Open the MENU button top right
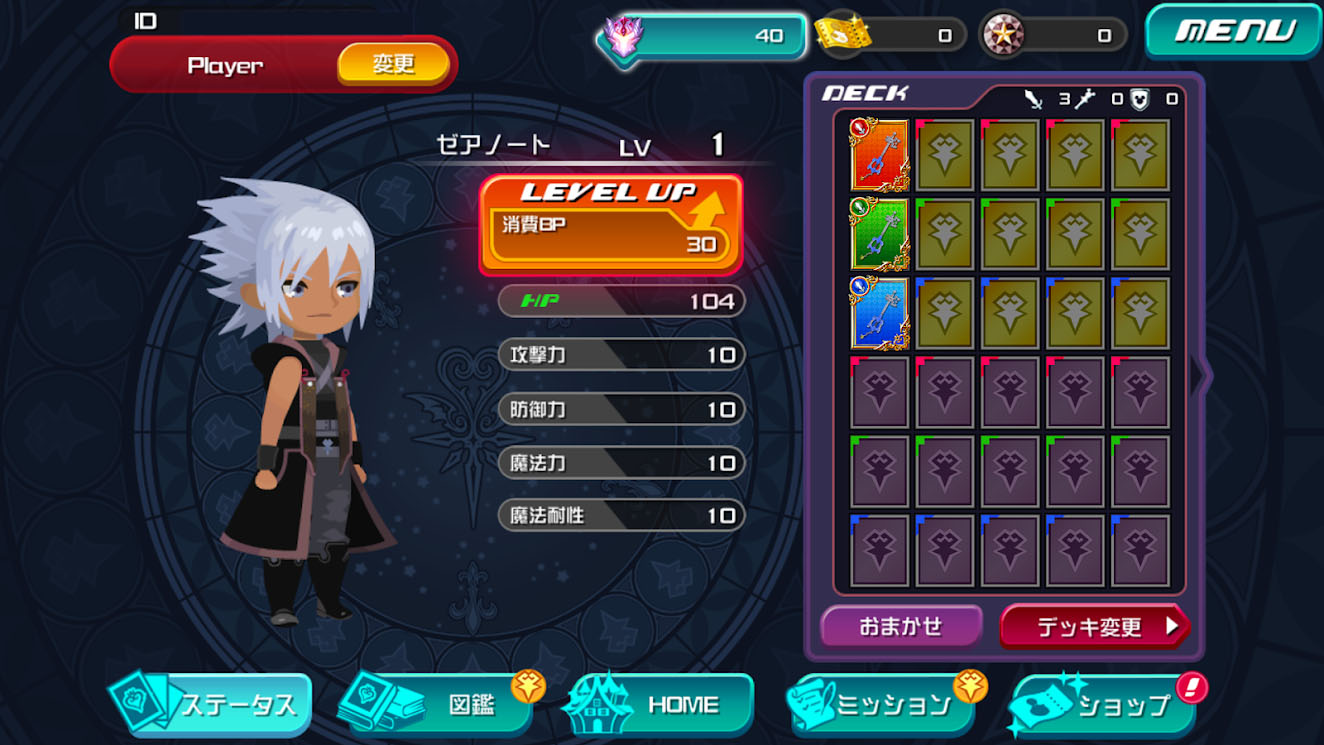 point(1231,31)
